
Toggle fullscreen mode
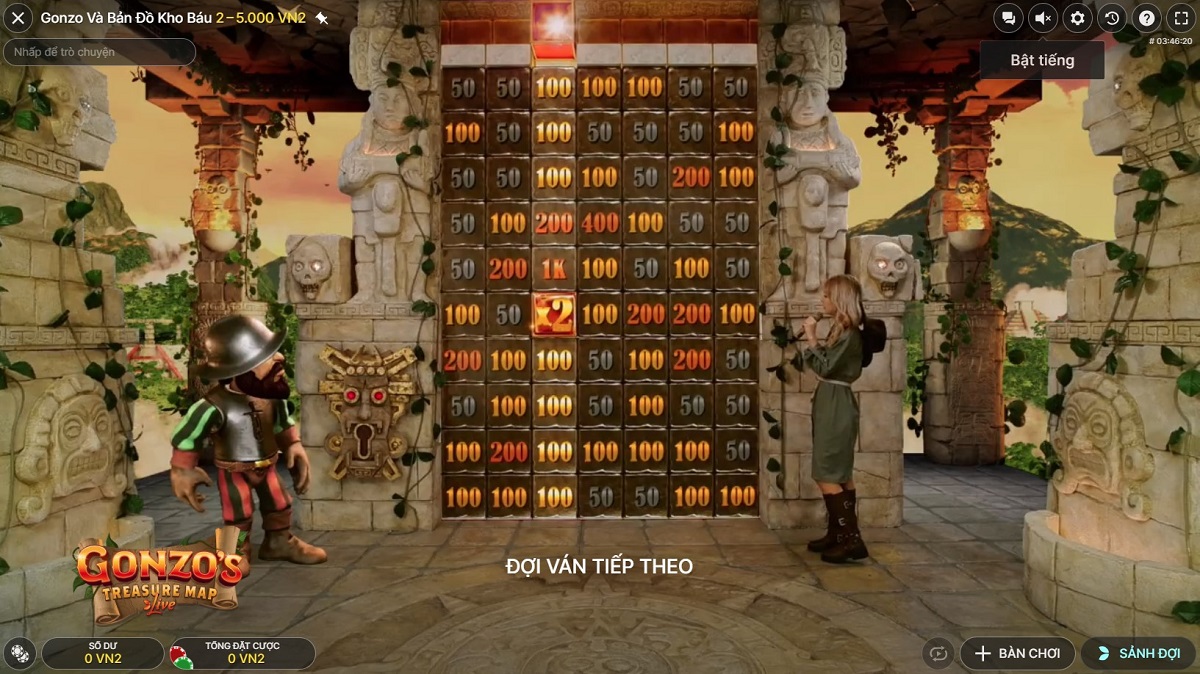(x=1181, y=18)
